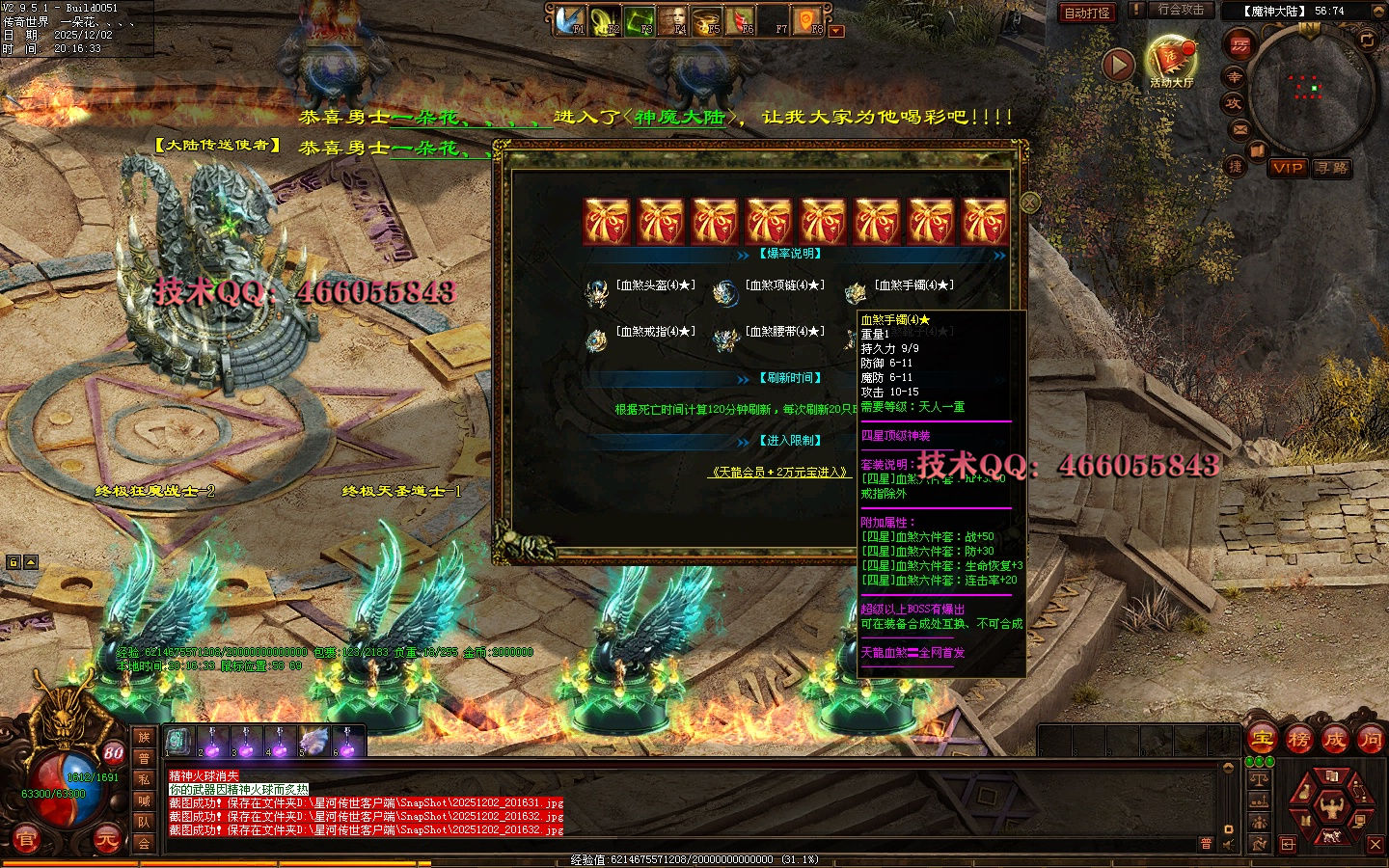Open the 榜 rankings orb
The height and width of the screenshot is (868, 1389).
[x=1298, y=740]
